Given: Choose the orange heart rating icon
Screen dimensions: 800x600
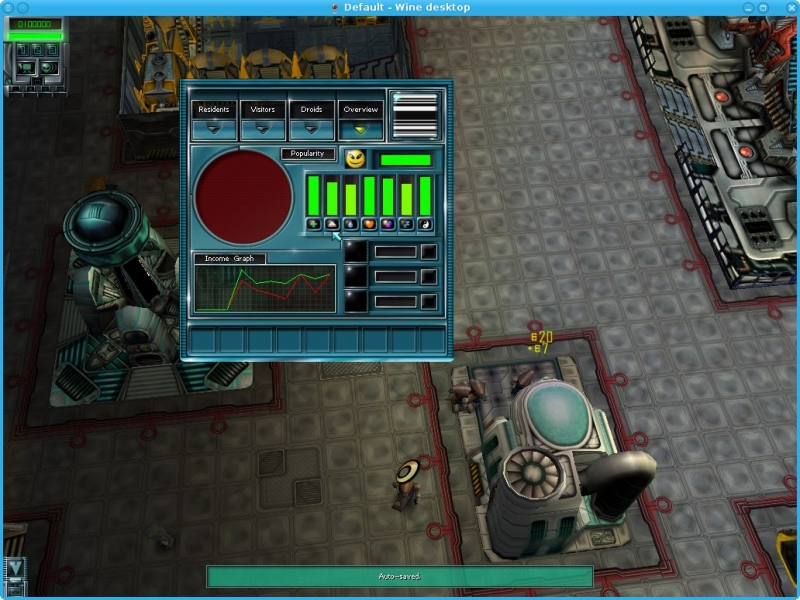Looking at the screenshot, I should click(x=369, y=225).
